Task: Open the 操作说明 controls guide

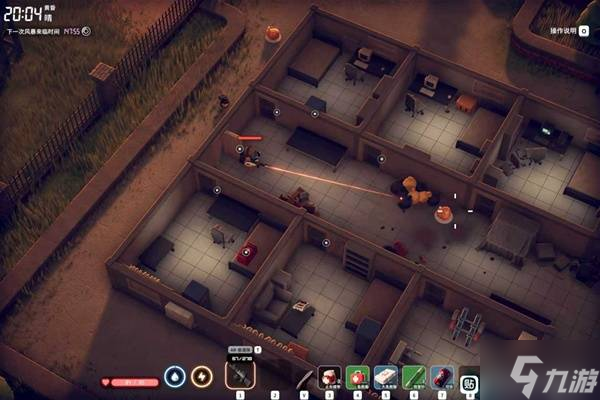Action: [562, 31]
